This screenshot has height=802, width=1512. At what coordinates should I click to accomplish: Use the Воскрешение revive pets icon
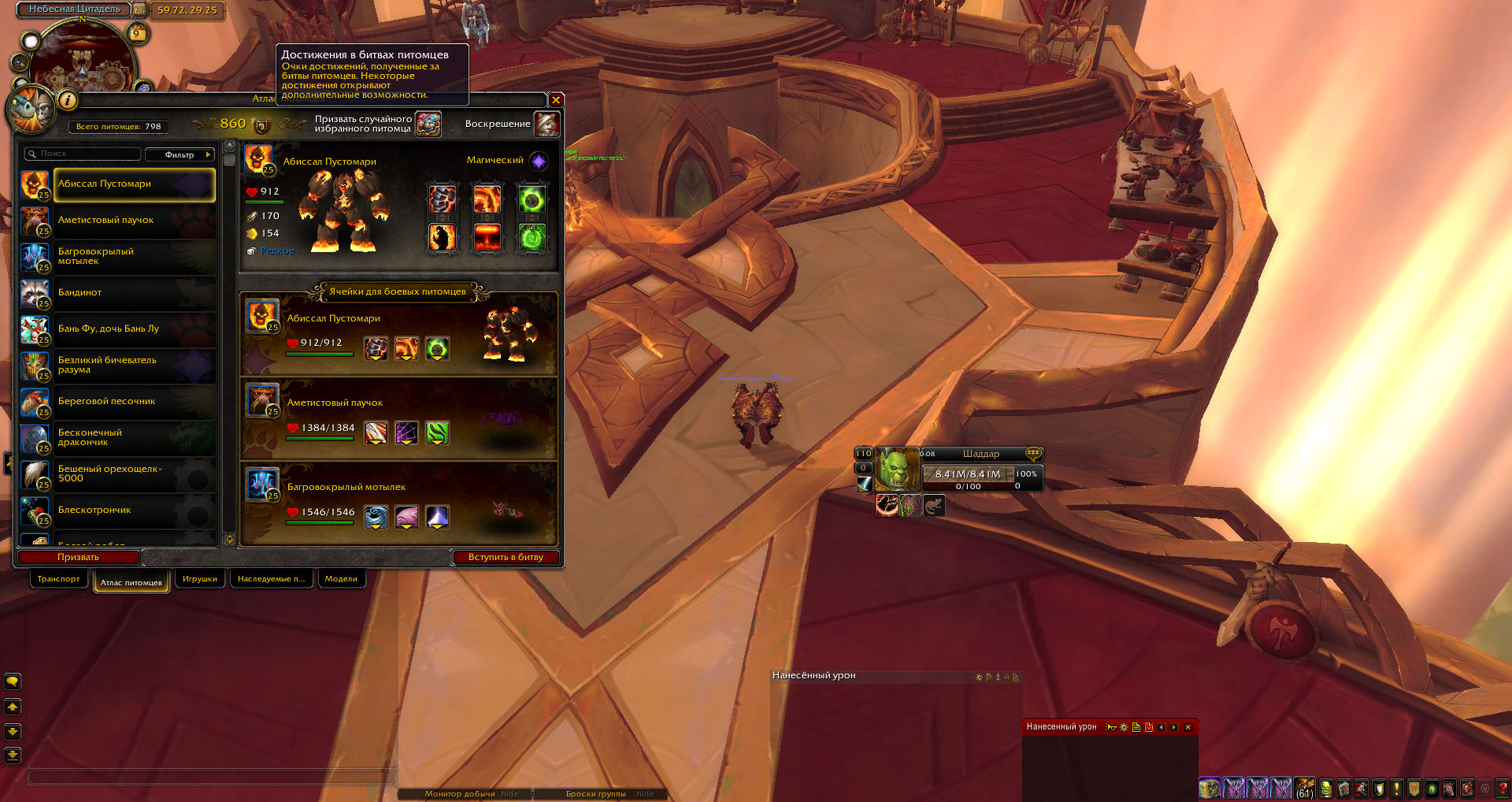pyautogui.click(x=547, y=124)
